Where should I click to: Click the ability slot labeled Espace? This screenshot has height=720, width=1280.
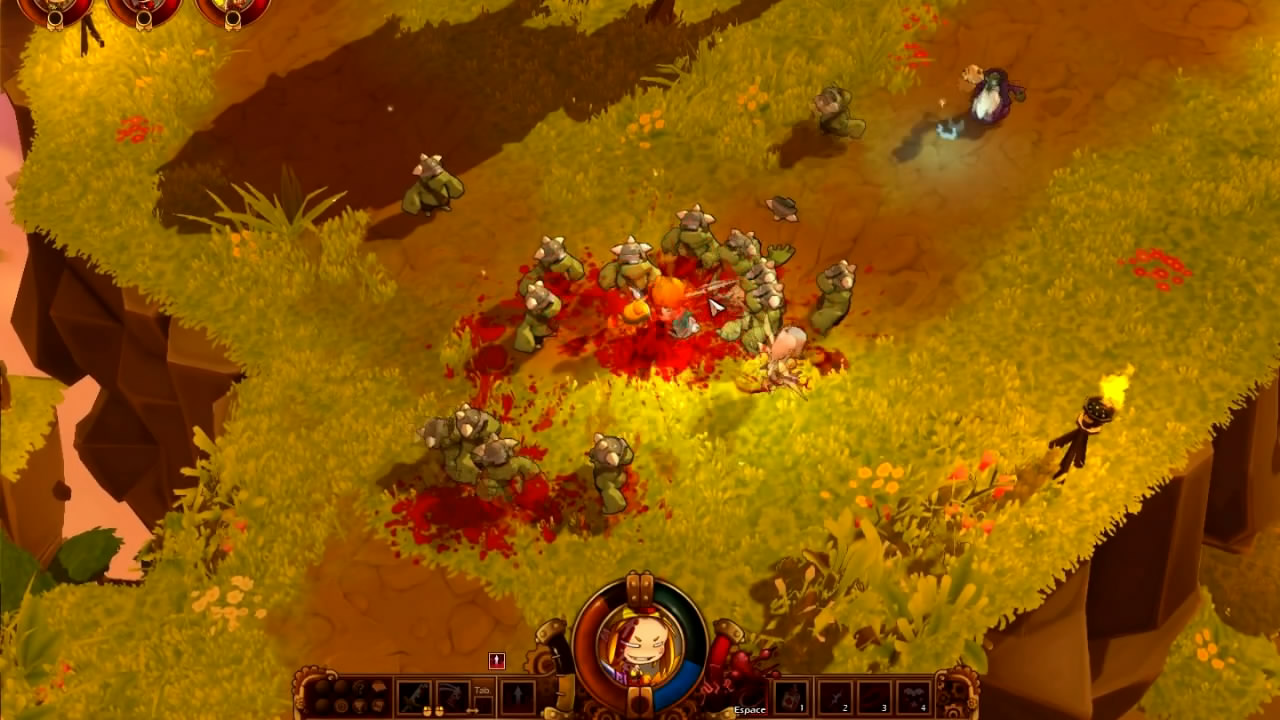[x=750, y=696]
